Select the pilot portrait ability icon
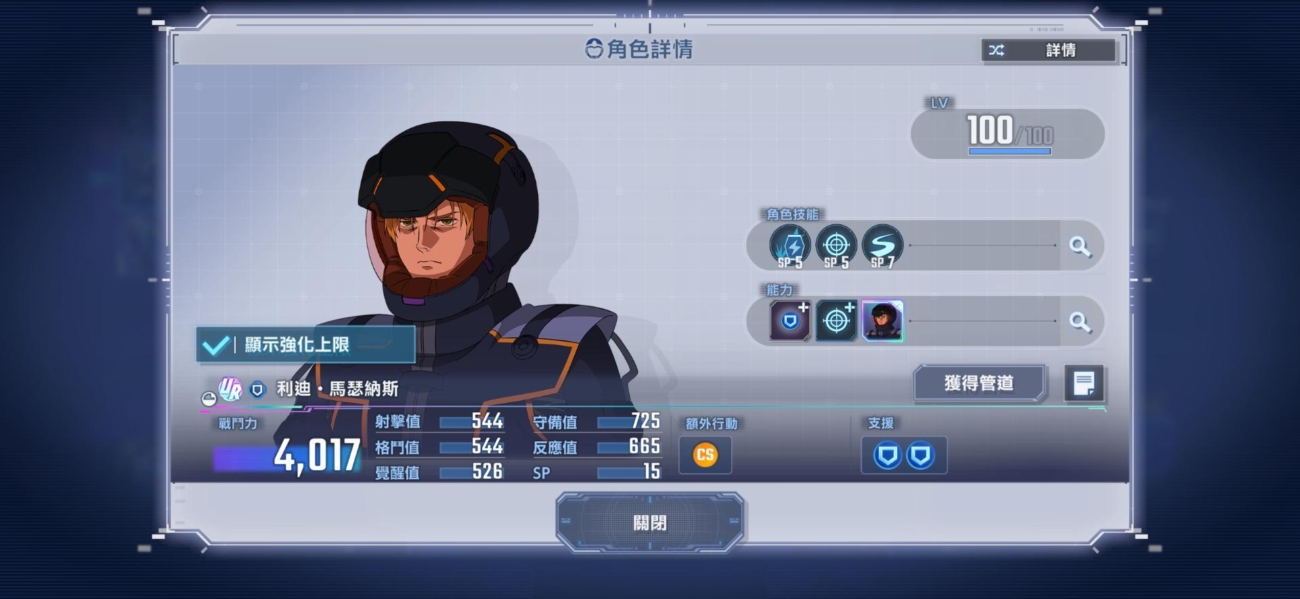1300x599 pixels. click(882, 321)
